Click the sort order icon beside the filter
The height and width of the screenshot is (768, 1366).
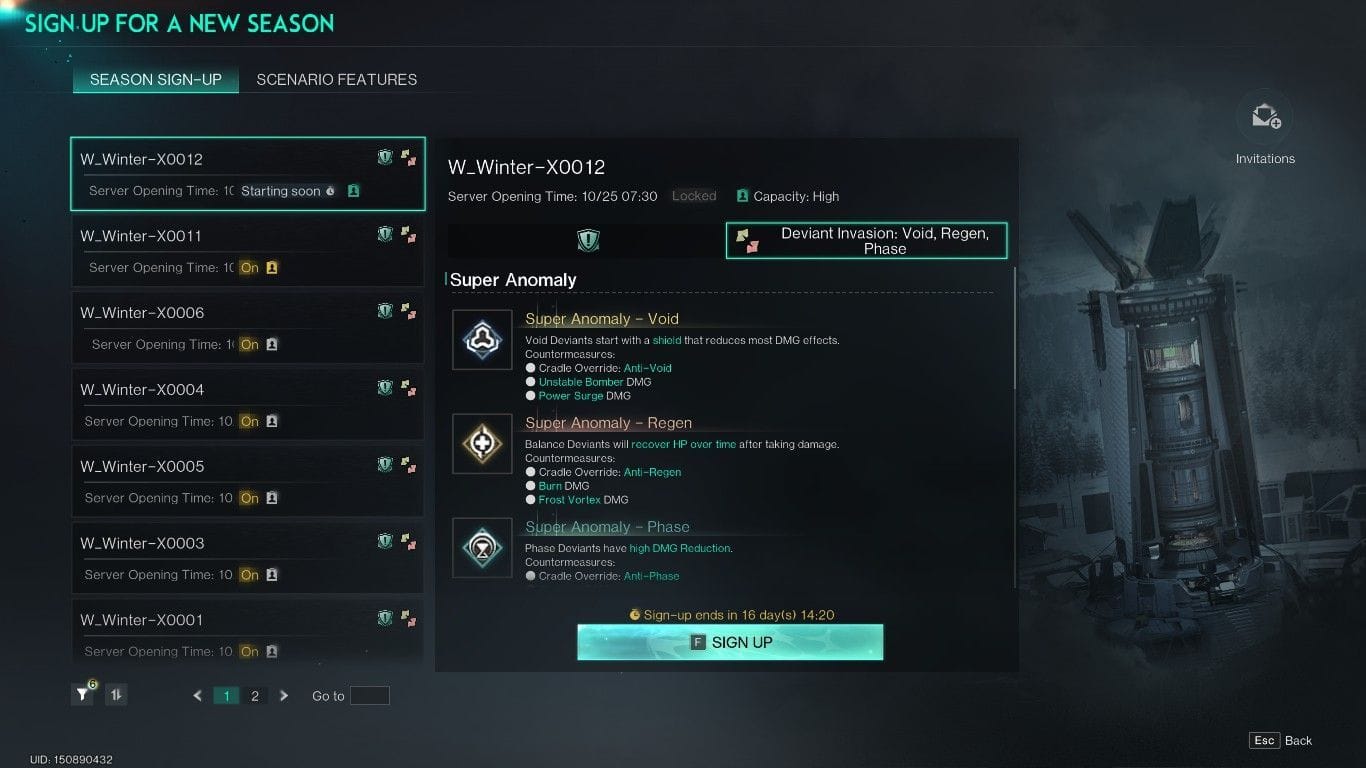[x=115, y=694]
